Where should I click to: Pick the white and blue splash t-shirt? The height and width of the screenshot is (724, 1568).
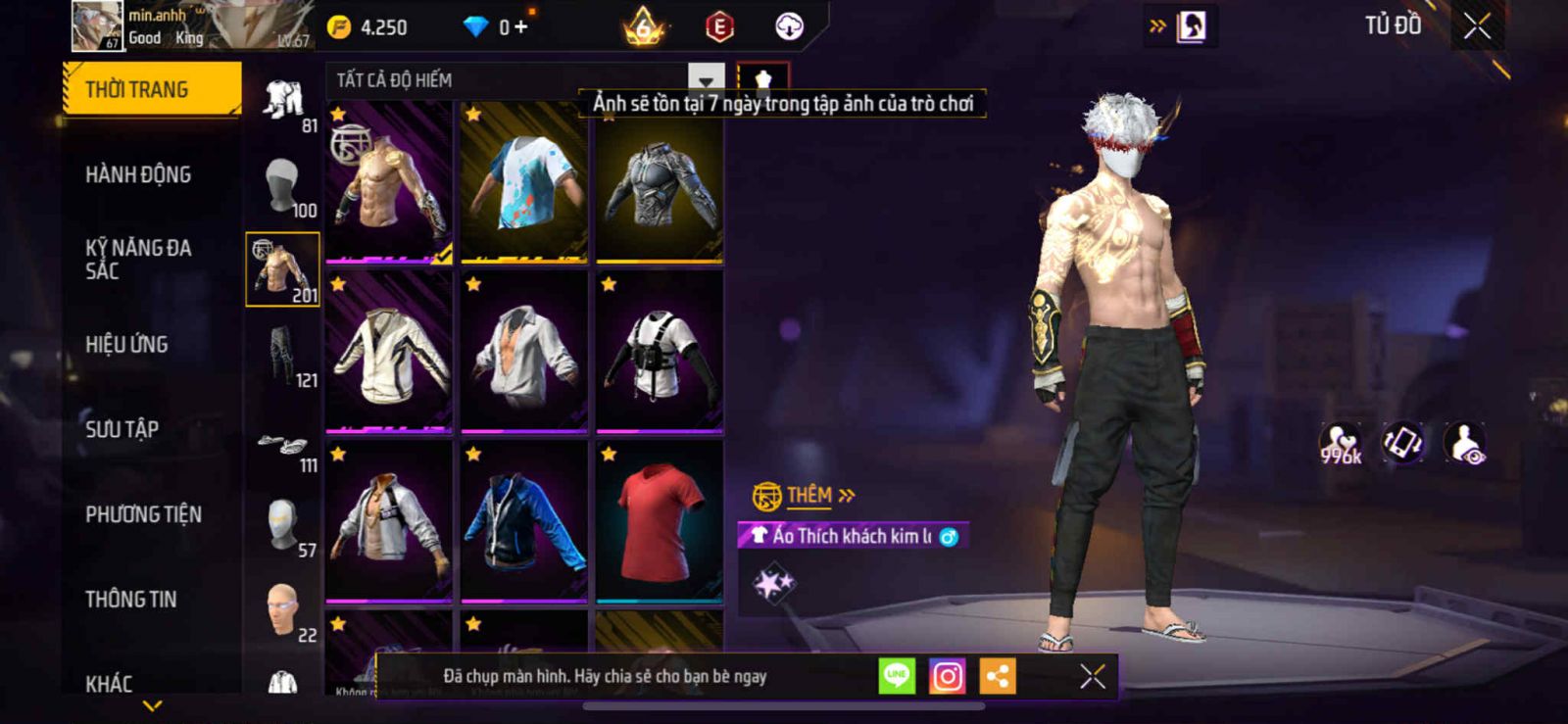(x=524, y=182)
